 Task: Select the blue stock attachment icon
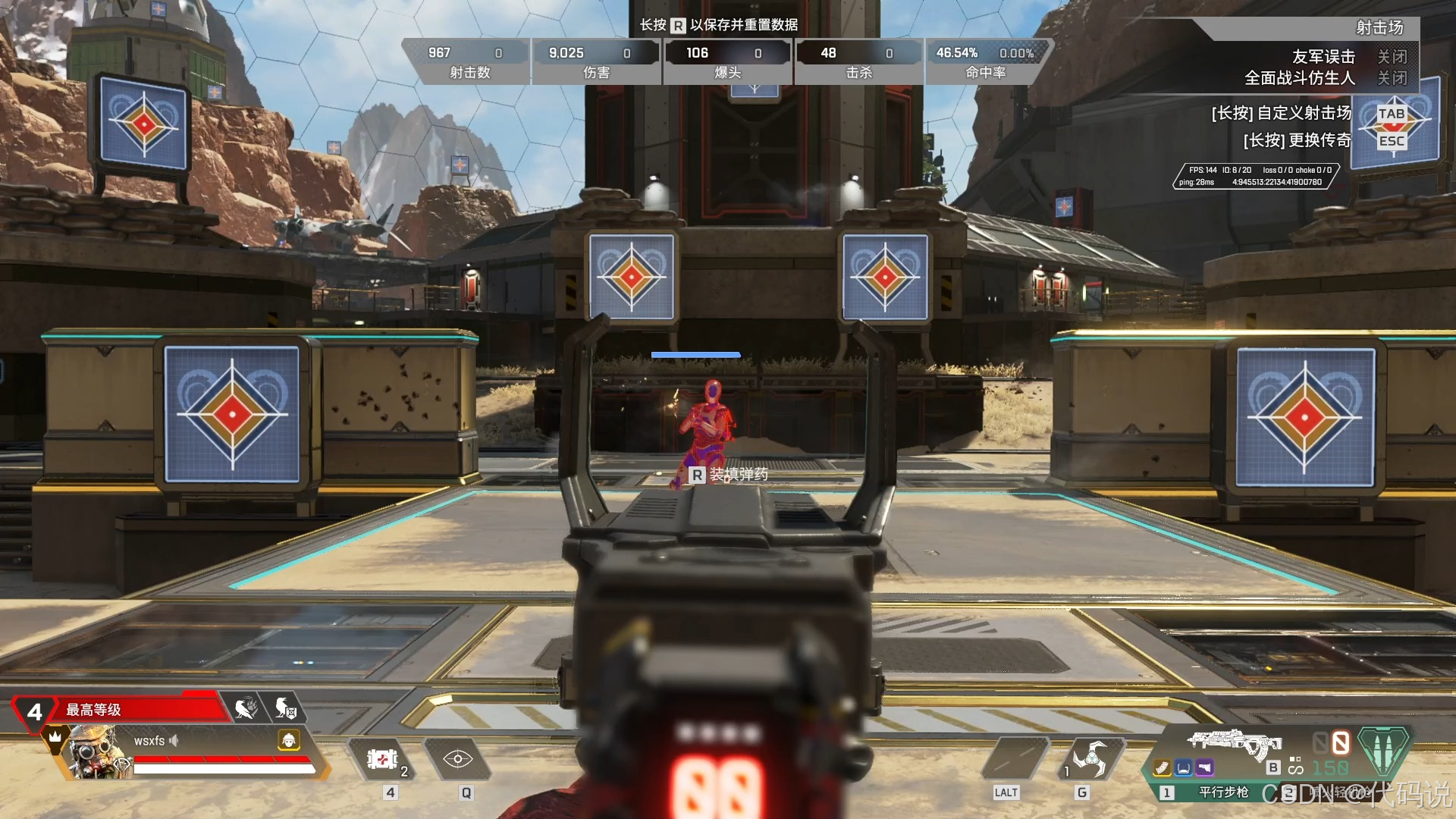(x=1183, y=768)
